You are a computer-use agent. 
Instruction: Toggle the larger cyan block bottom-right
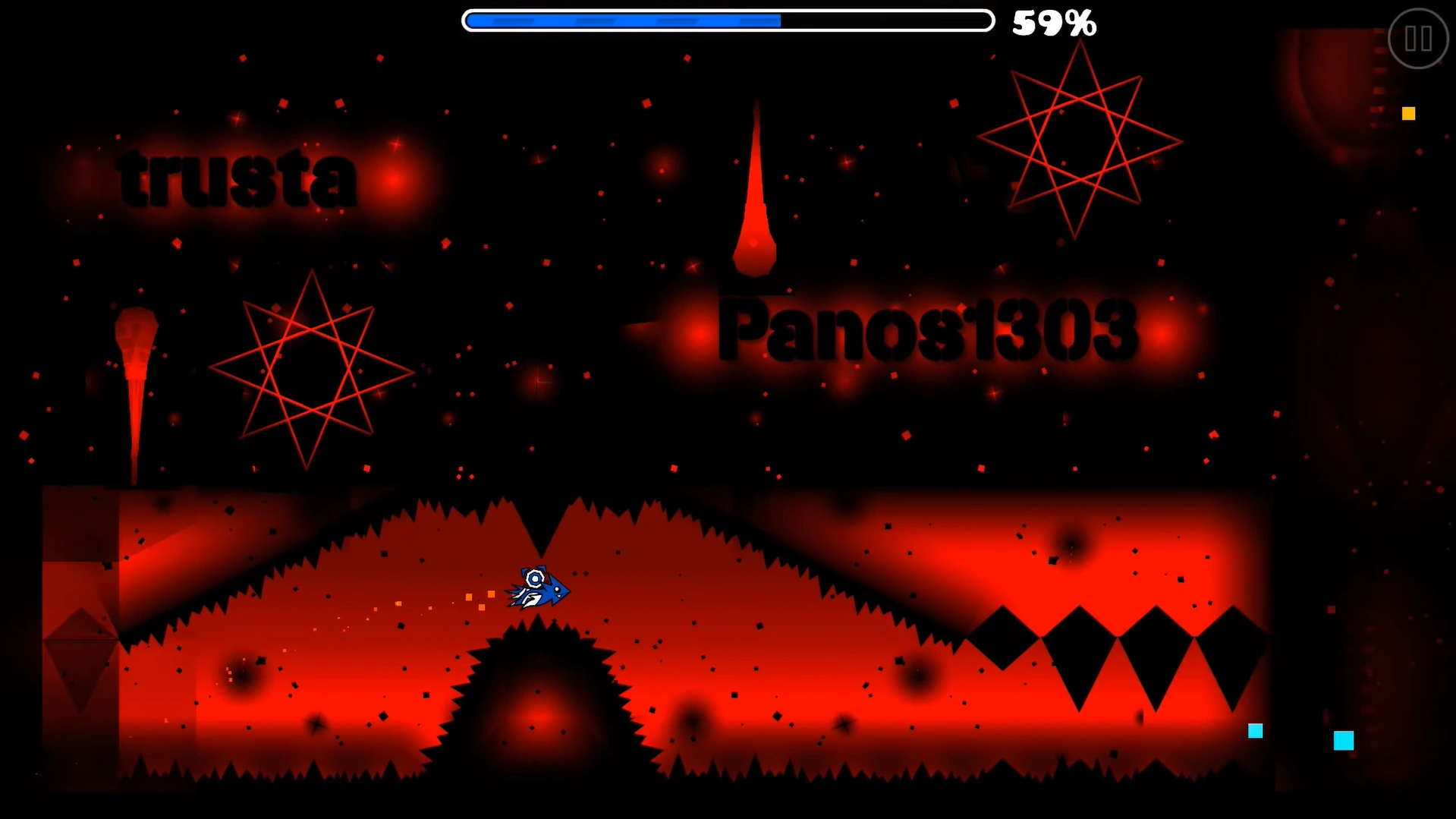click(x=1344, y=741)
